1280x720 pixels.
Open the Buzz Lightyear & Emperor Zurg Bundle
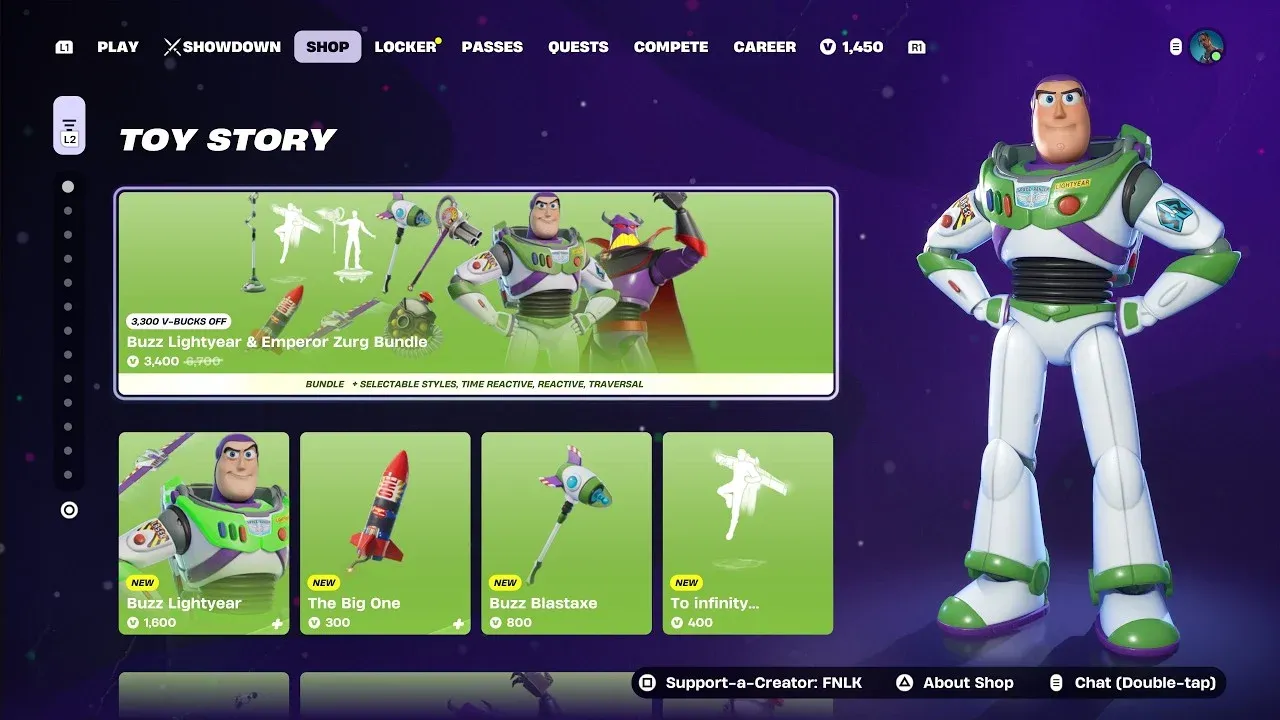[x=477, y=290]
